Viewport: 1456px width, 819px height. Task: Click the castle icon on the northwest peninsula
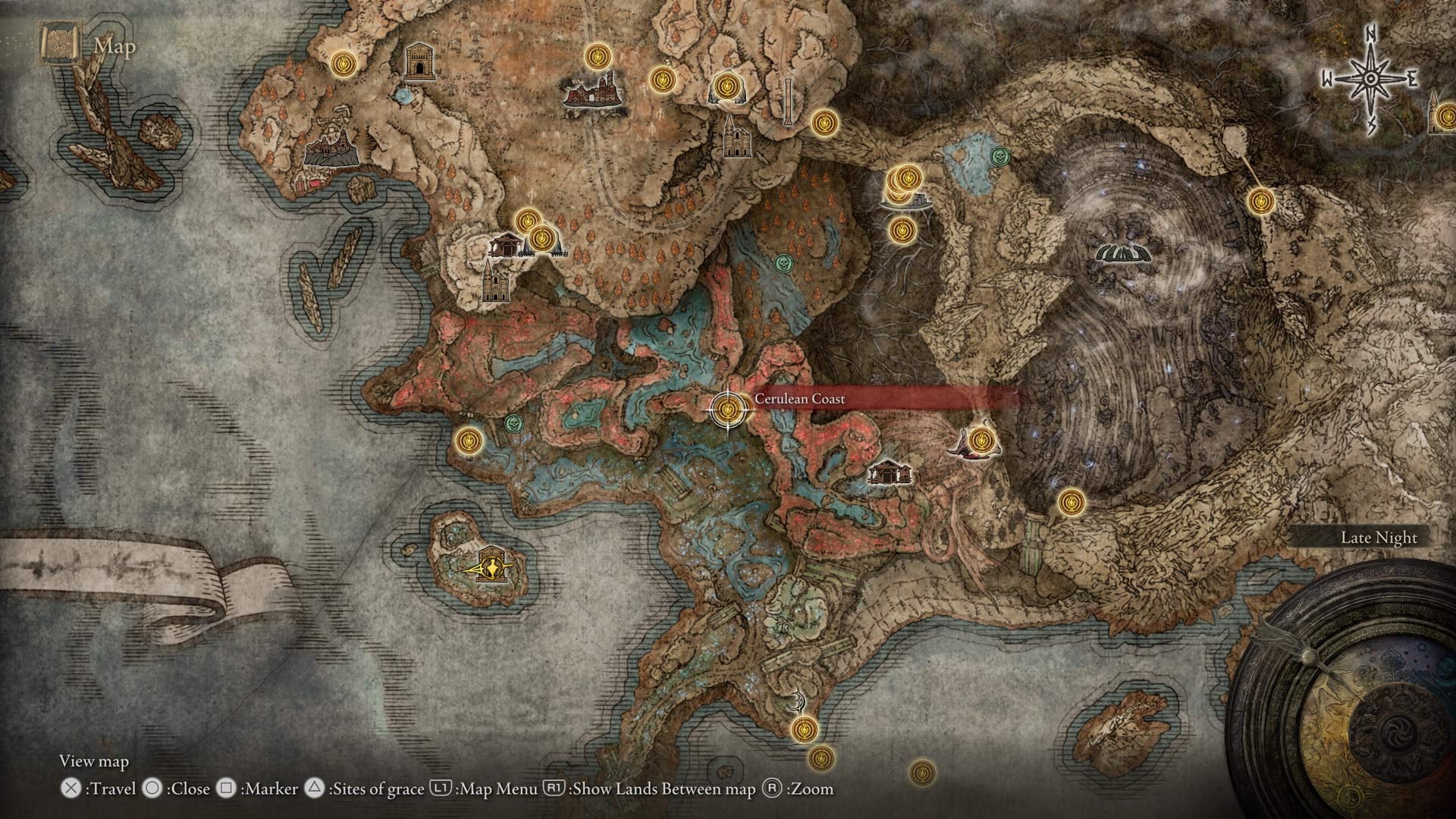point(330,148)
